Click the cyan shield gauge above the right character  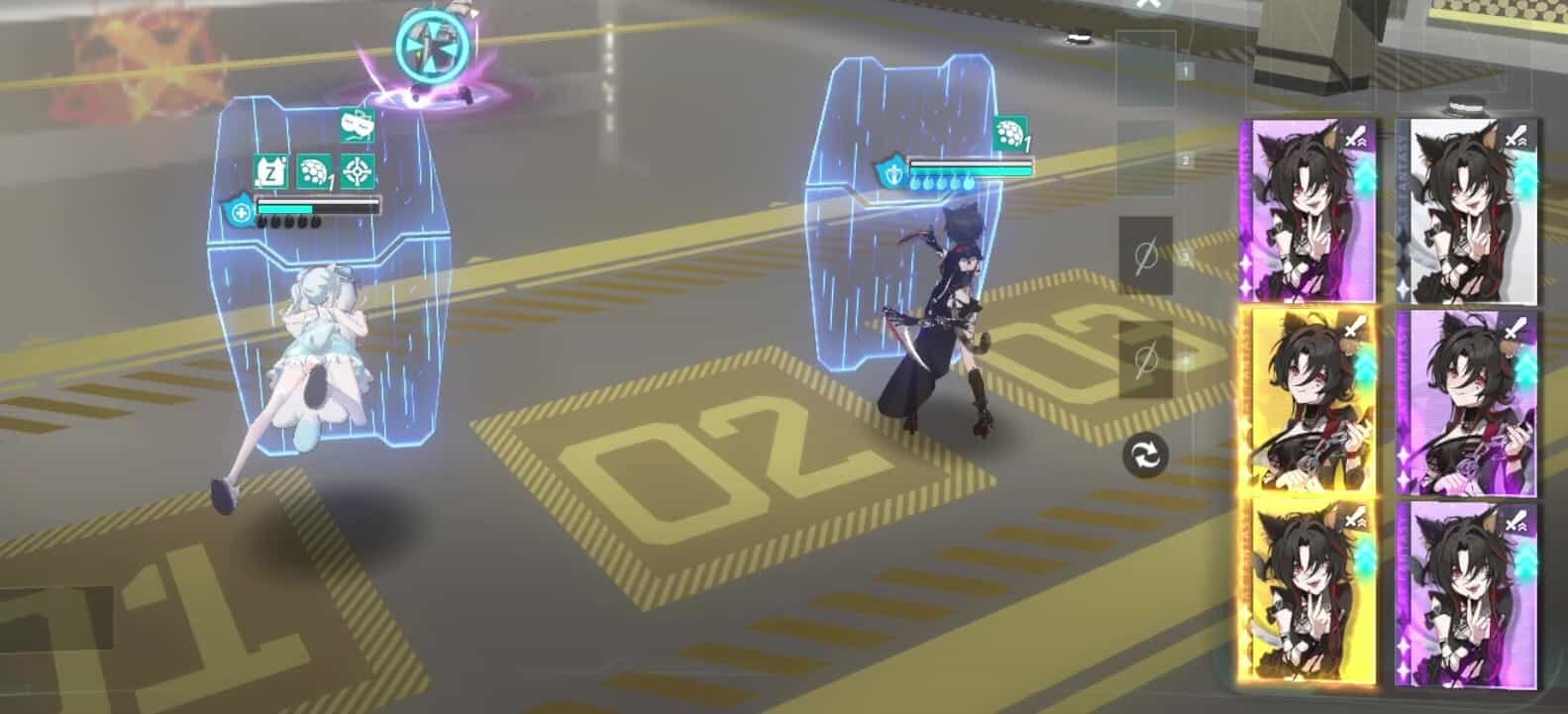click(971, 168)
